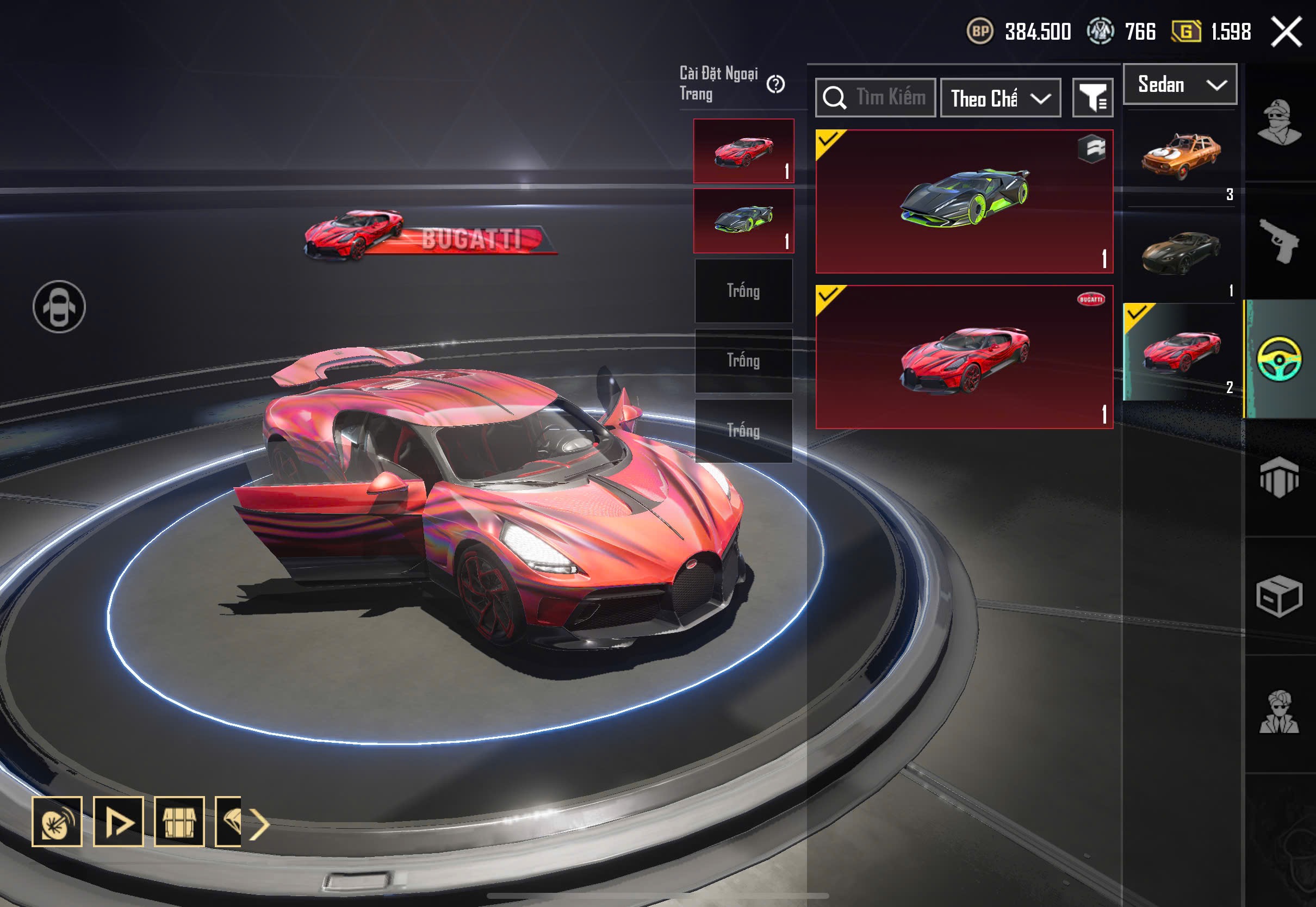The image size is (1316, 907).
Task: Play the vehicle preview animation
Action: click(118, 822)
